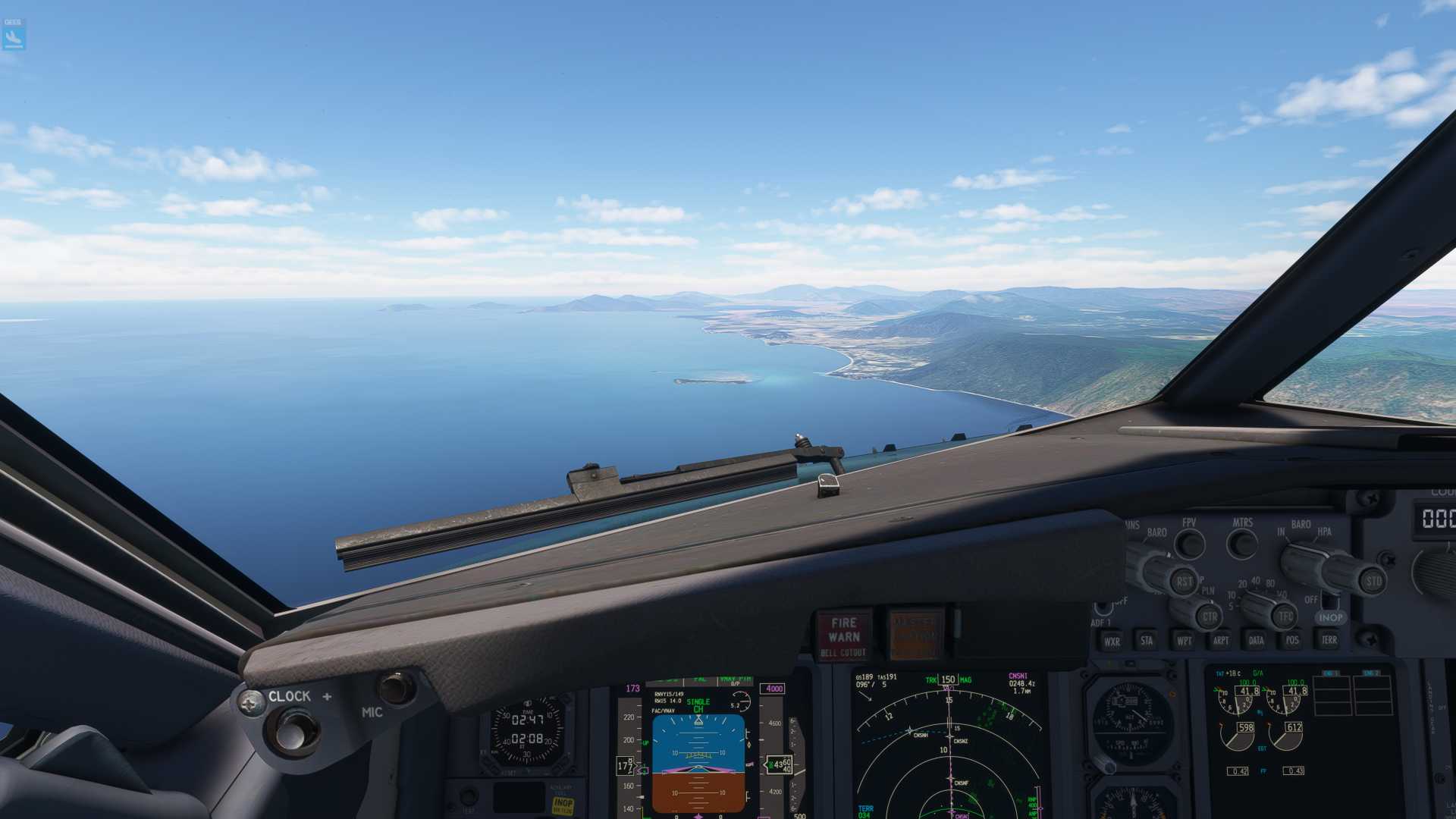Screen dimensions: 1456x819
Task: Toggle WXR weather radar map button
Action: coord(1112,641)
